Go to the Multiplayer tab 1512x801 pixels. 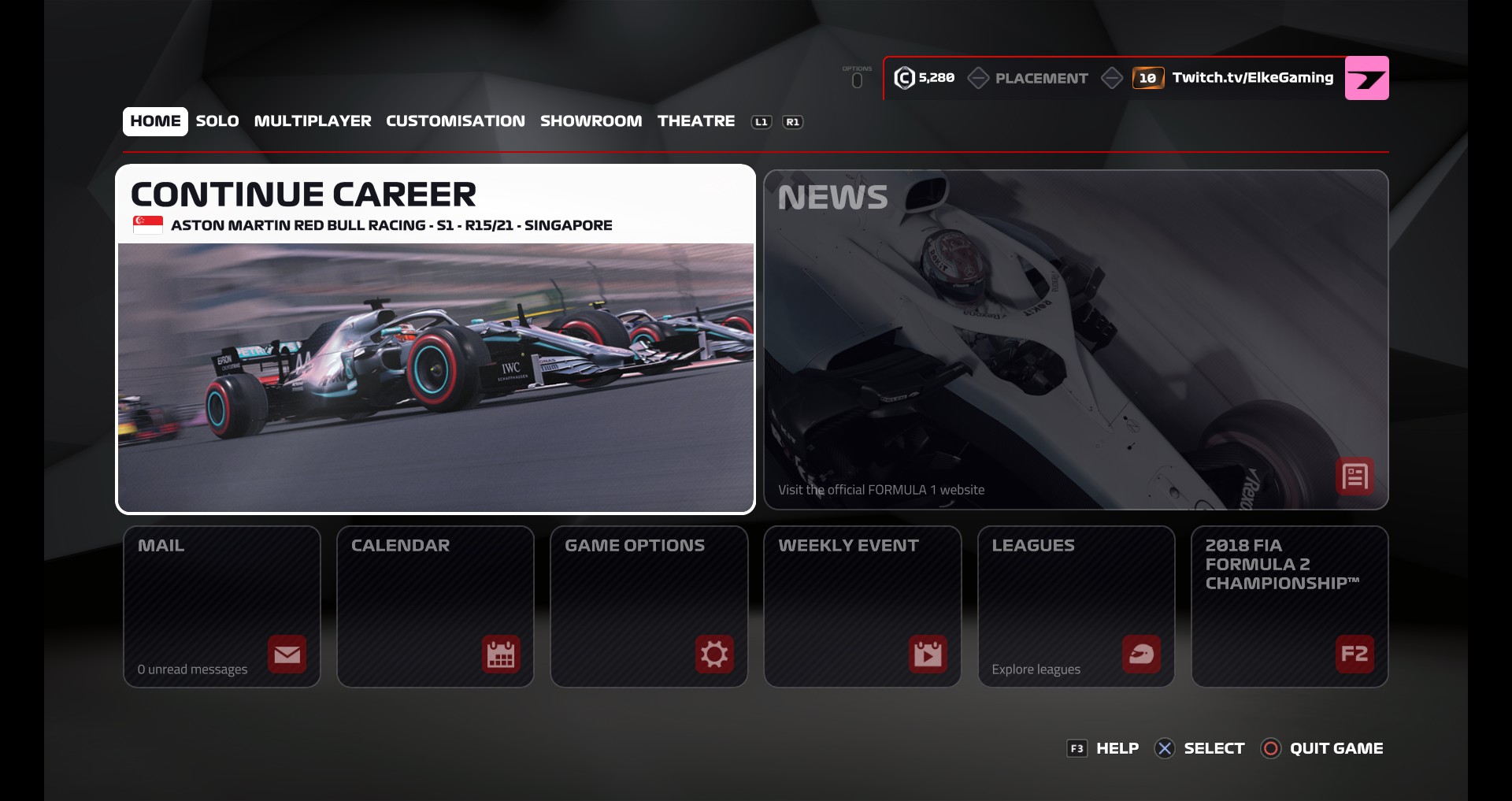(313, 121)
